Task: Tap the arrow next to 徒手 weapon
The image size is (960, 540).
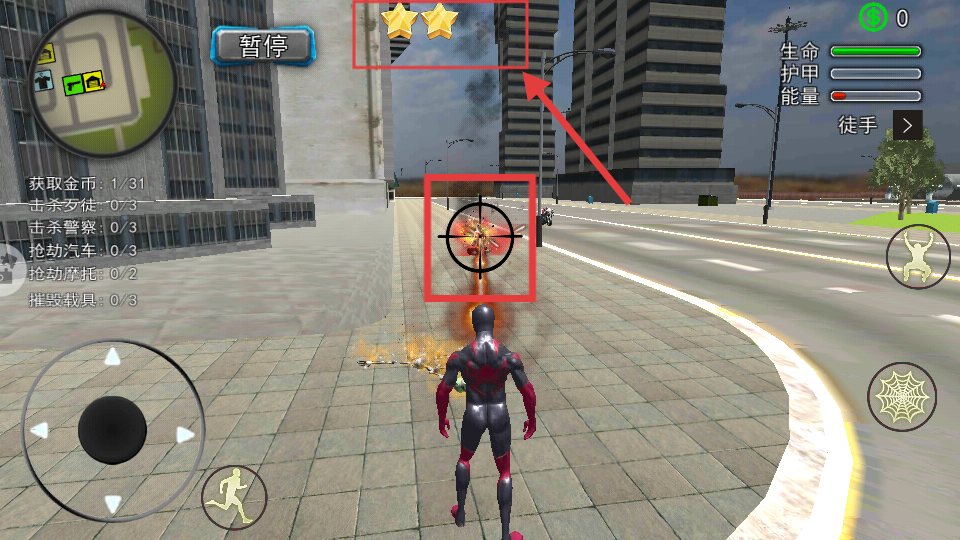Action: (x=907, y=125)
